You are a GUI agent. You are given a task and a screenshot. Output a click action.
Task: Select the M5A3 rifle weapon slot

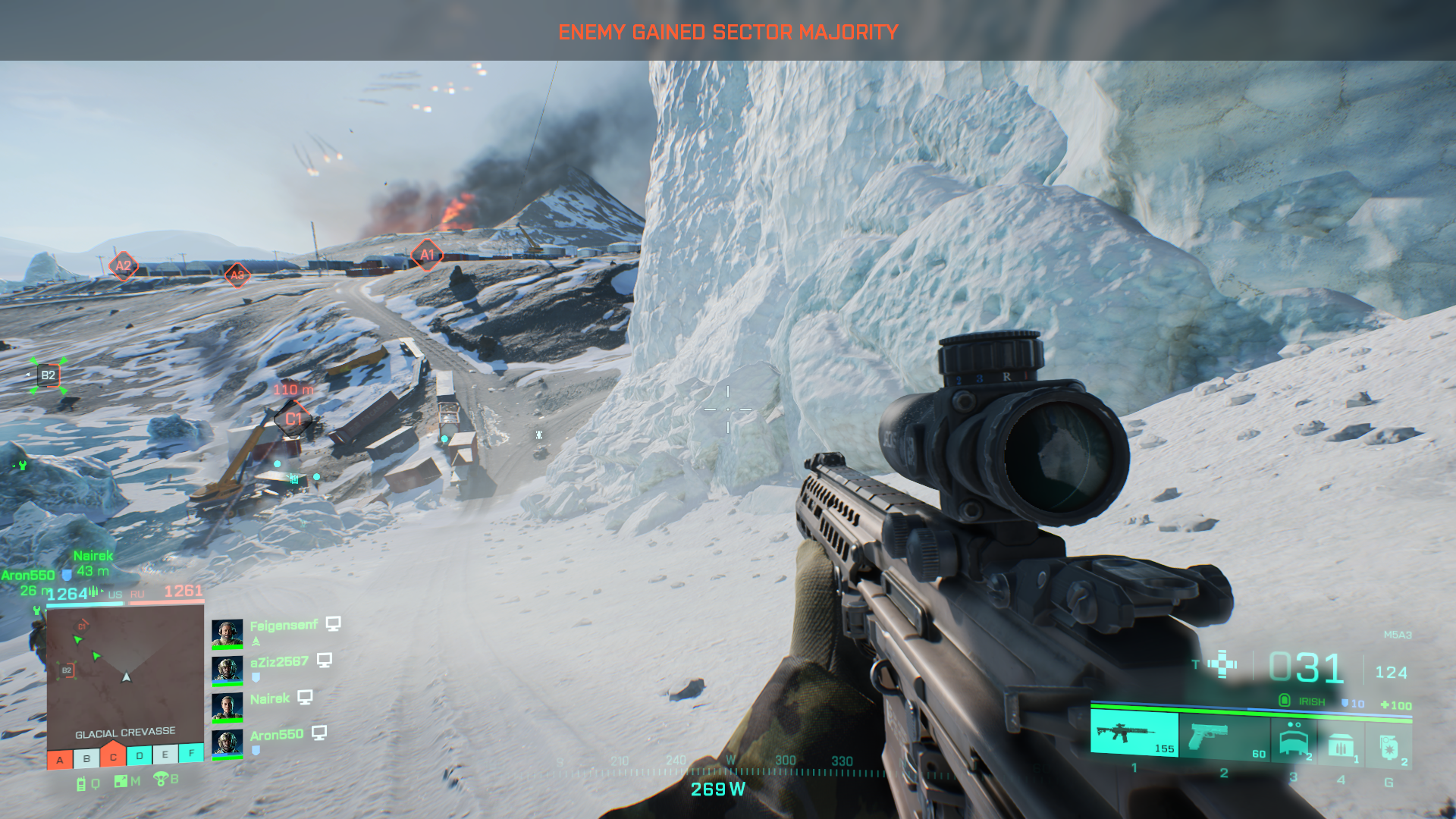pyautogui.click(x=1134, y=733)
